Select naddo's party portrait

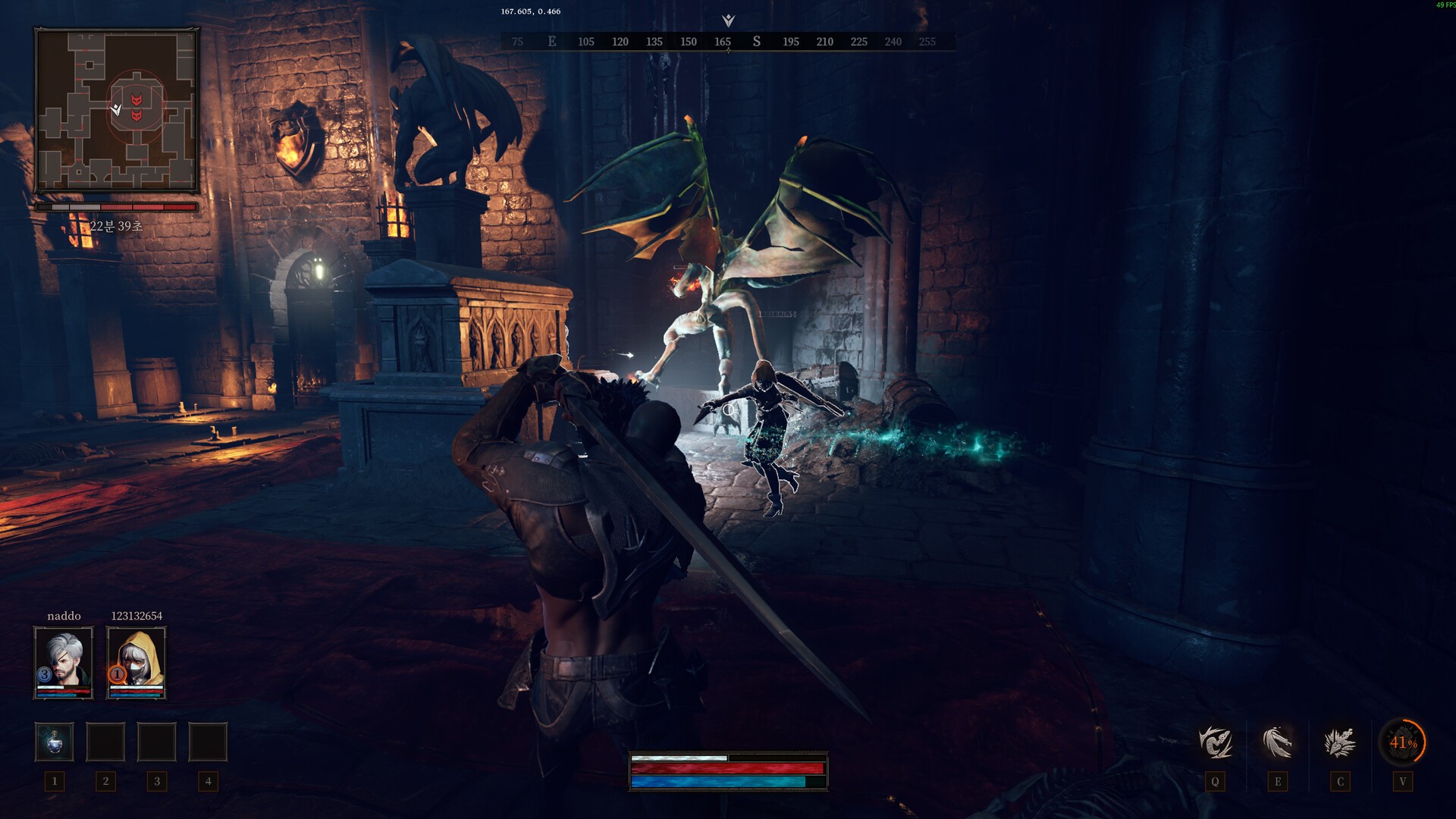click(x=64, y=661)
